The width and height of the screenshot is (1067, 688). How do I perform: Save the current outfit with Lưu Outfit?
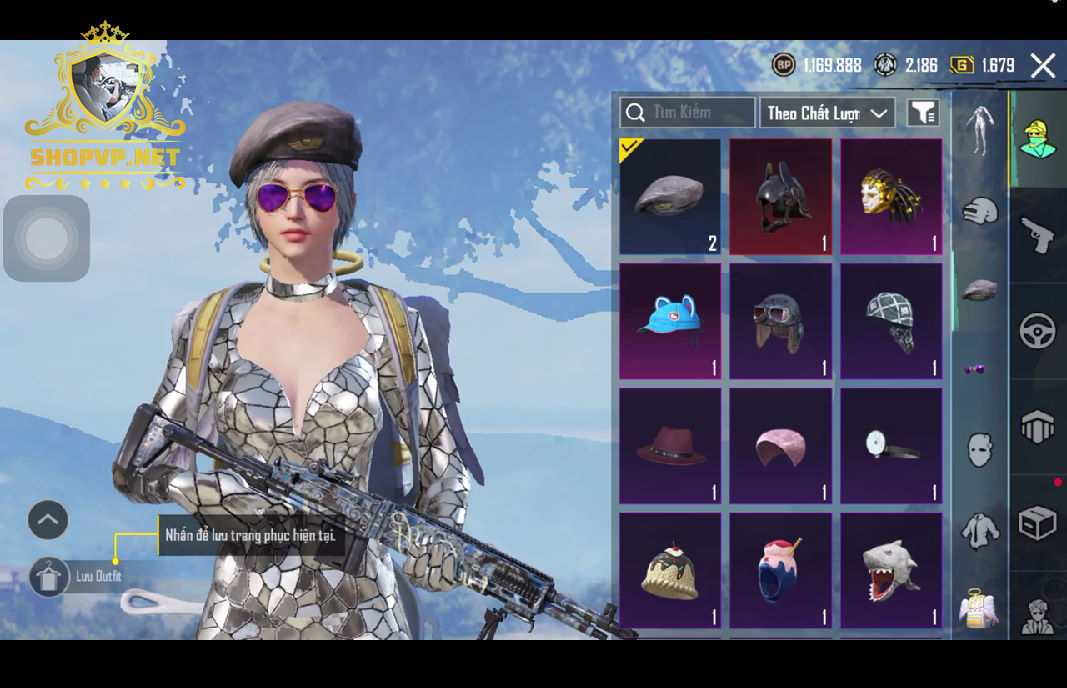[49, 577]
